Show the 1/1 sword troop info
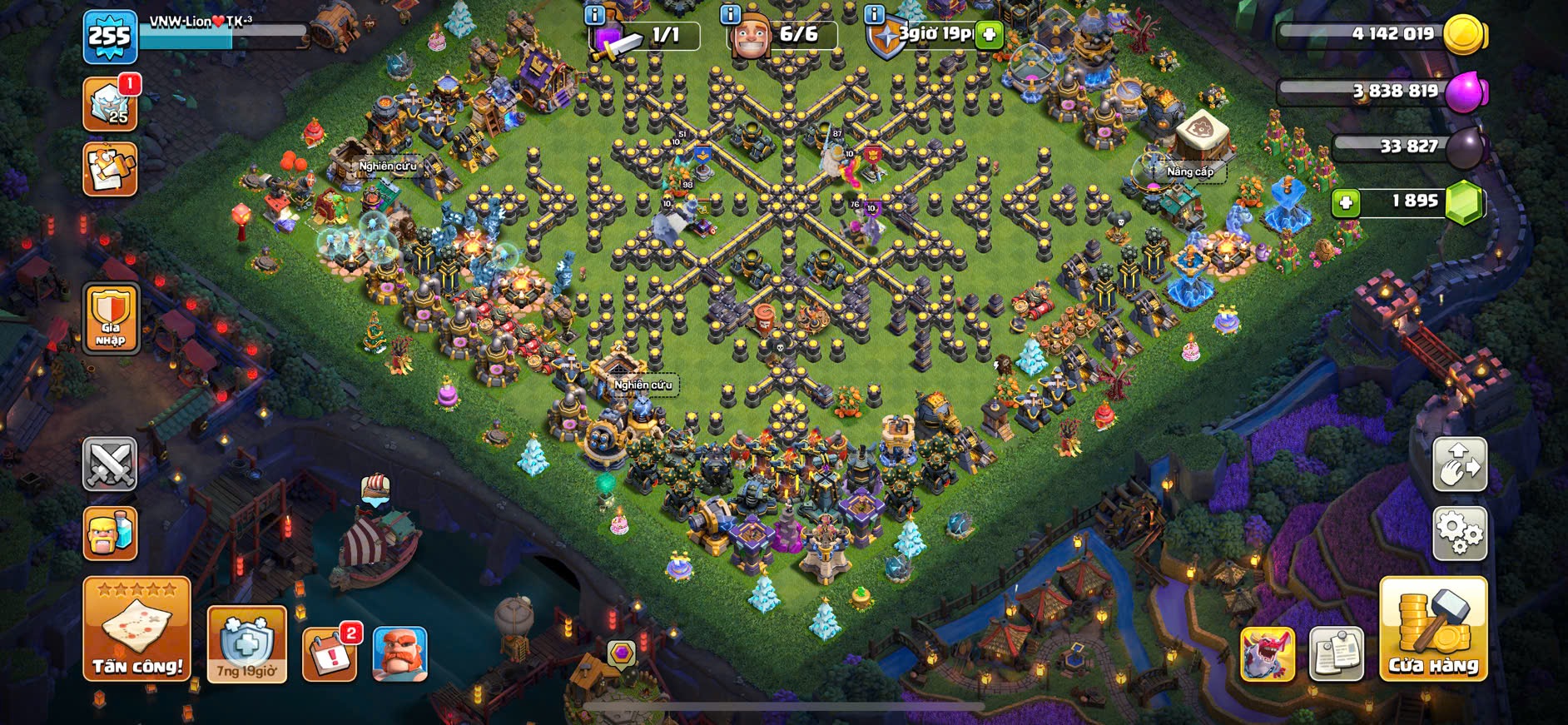 pos(594,15)
